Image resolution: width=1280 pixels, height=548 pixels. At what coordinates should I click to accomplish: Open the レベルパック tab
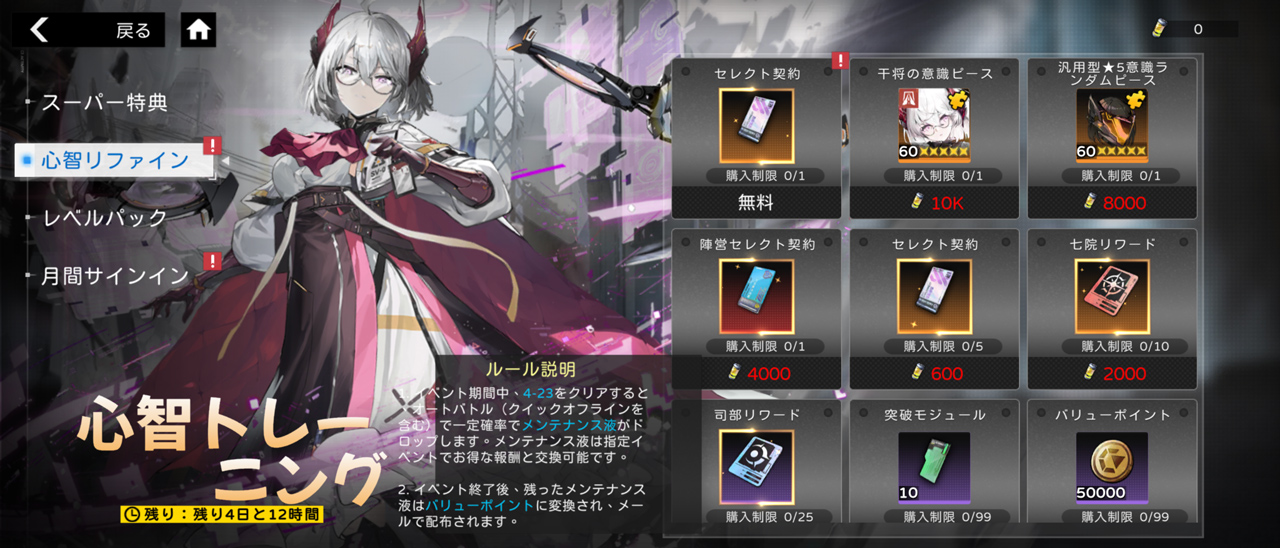104,217
